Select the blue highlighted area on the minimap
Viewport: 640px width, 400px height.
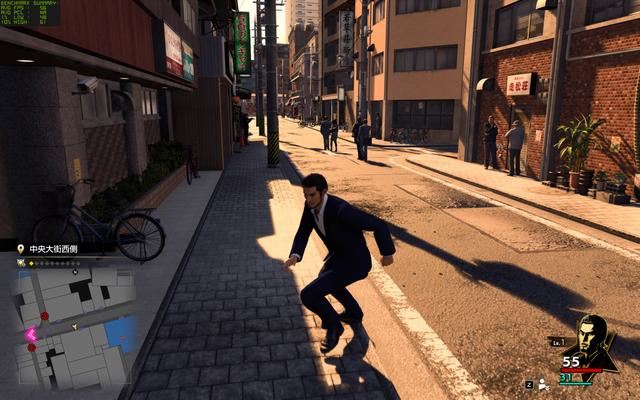[121, 334]
